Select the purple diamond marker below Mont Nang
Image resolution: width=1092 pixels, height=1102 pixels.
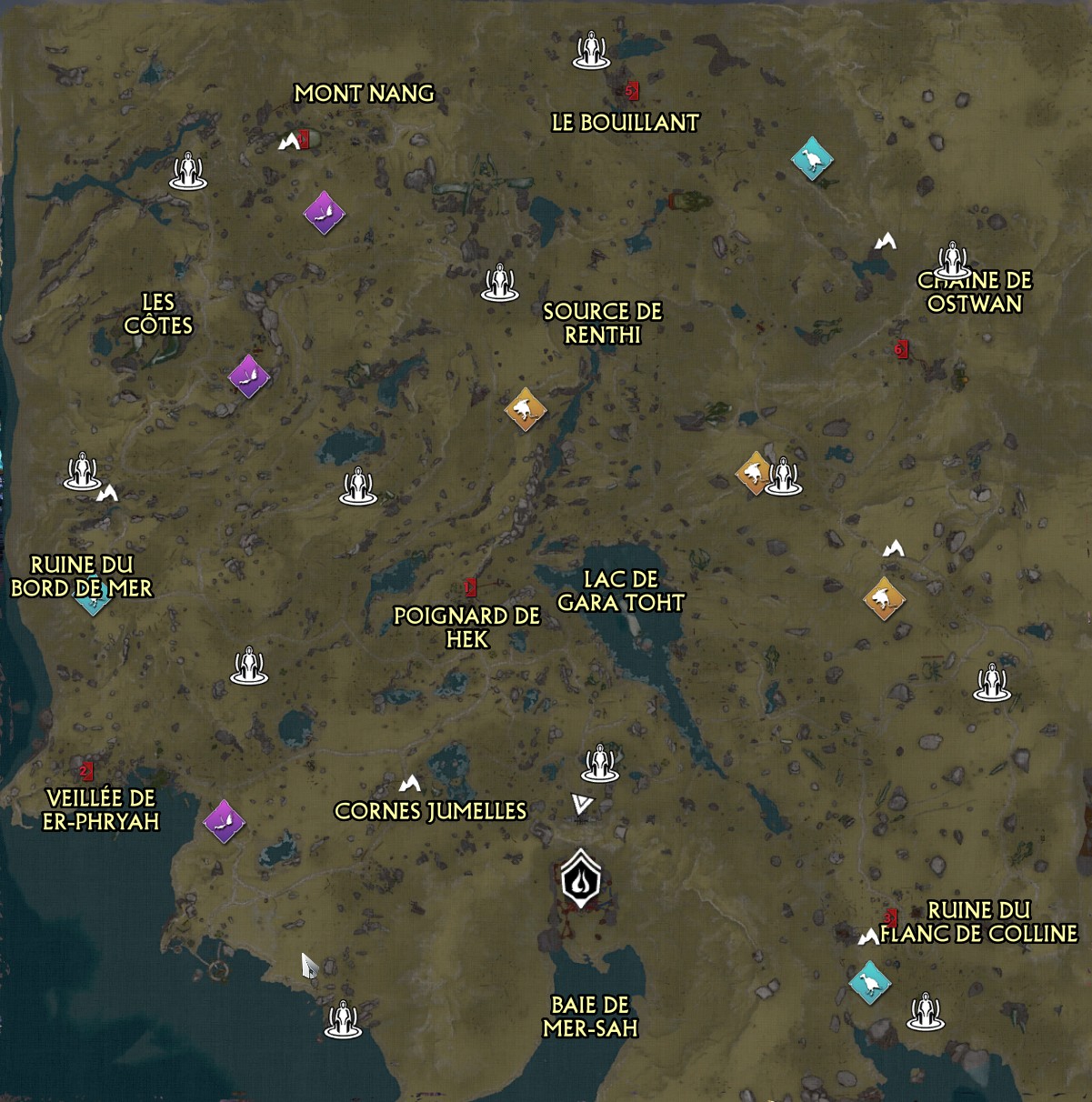(x=324, y=213)
